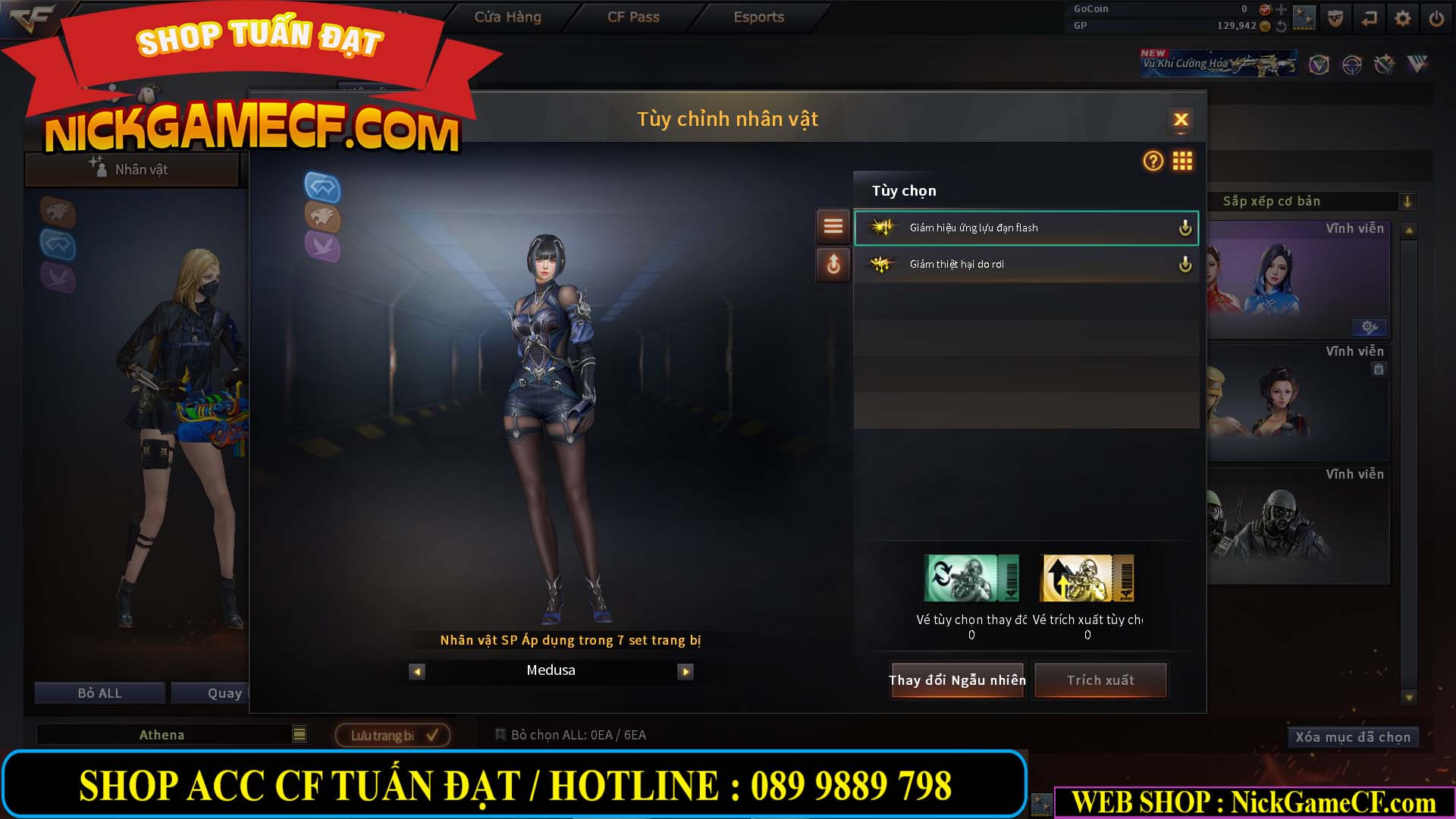
Task: Click the right arrow to switch from Medusa
Action: [x=686, y=671]
